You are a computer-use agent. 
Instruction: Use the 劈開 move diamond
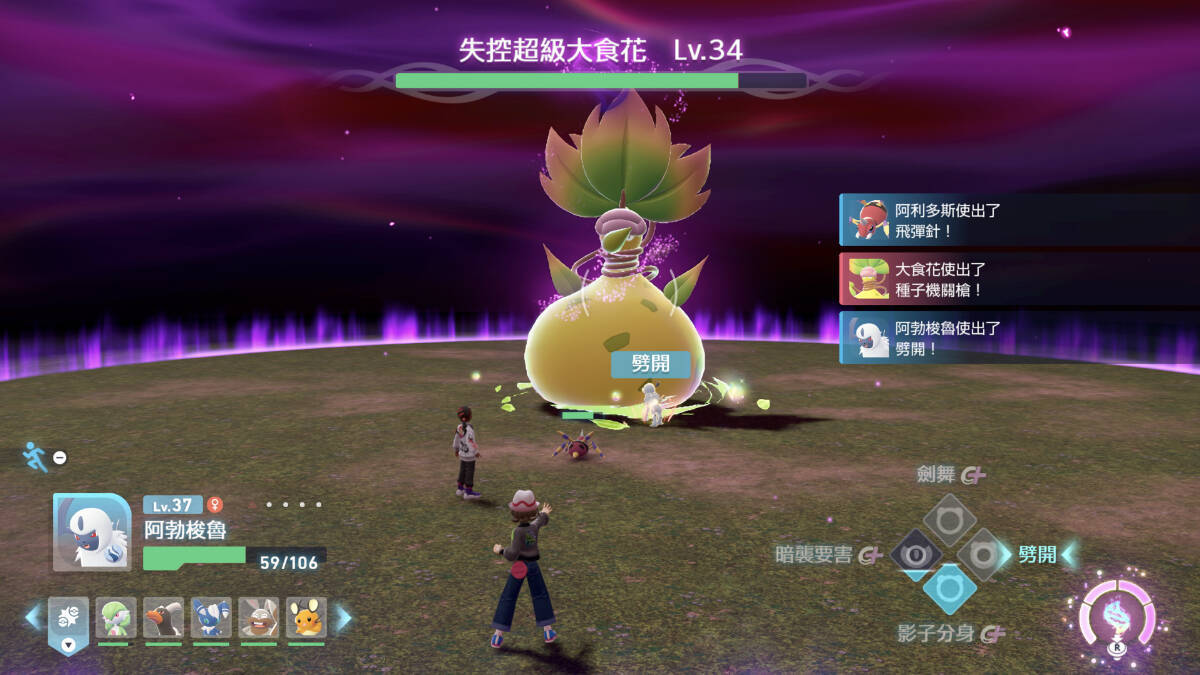click(x=984, y=554)
